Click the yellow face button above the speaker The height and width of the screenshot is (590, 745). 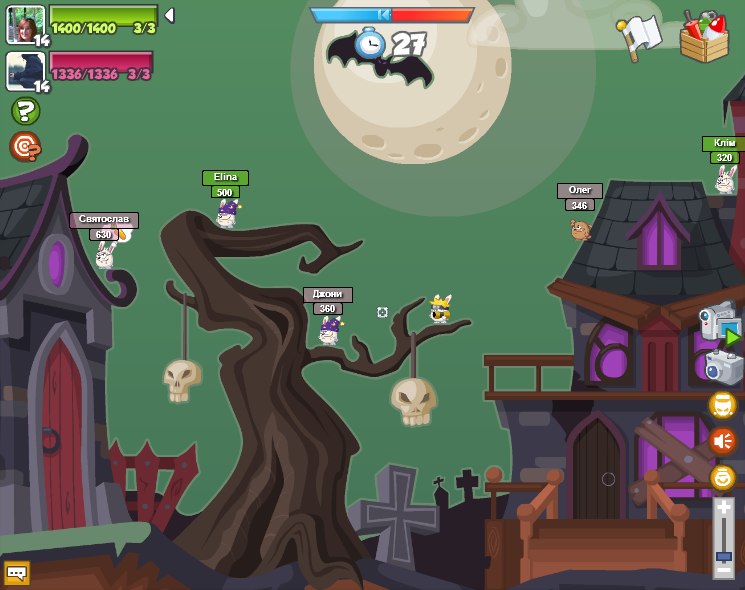722,405
